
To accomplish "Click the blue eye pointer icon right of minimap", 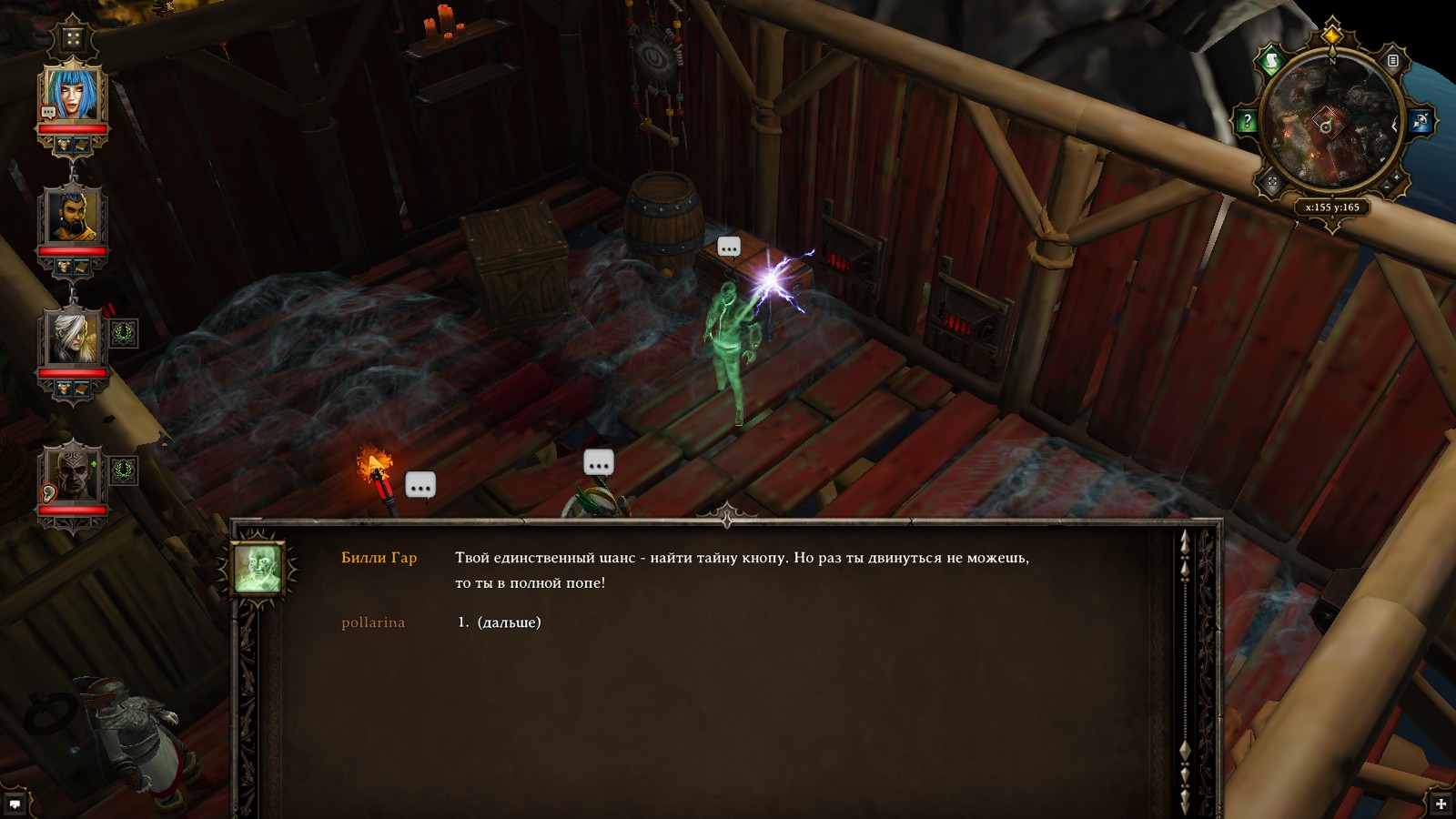I will (1421, 120).
